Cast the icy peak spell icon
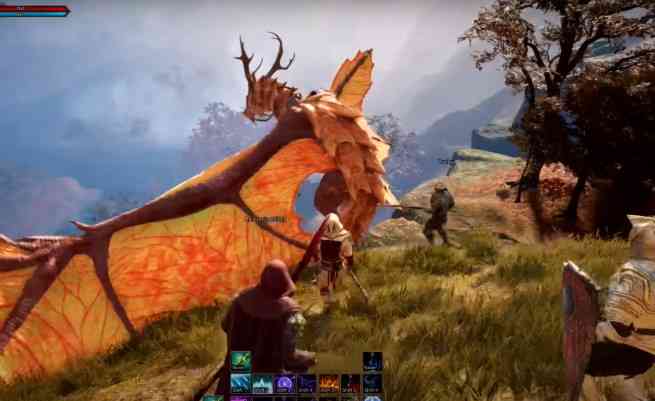 pyautogui.click(x=263, y=383)
